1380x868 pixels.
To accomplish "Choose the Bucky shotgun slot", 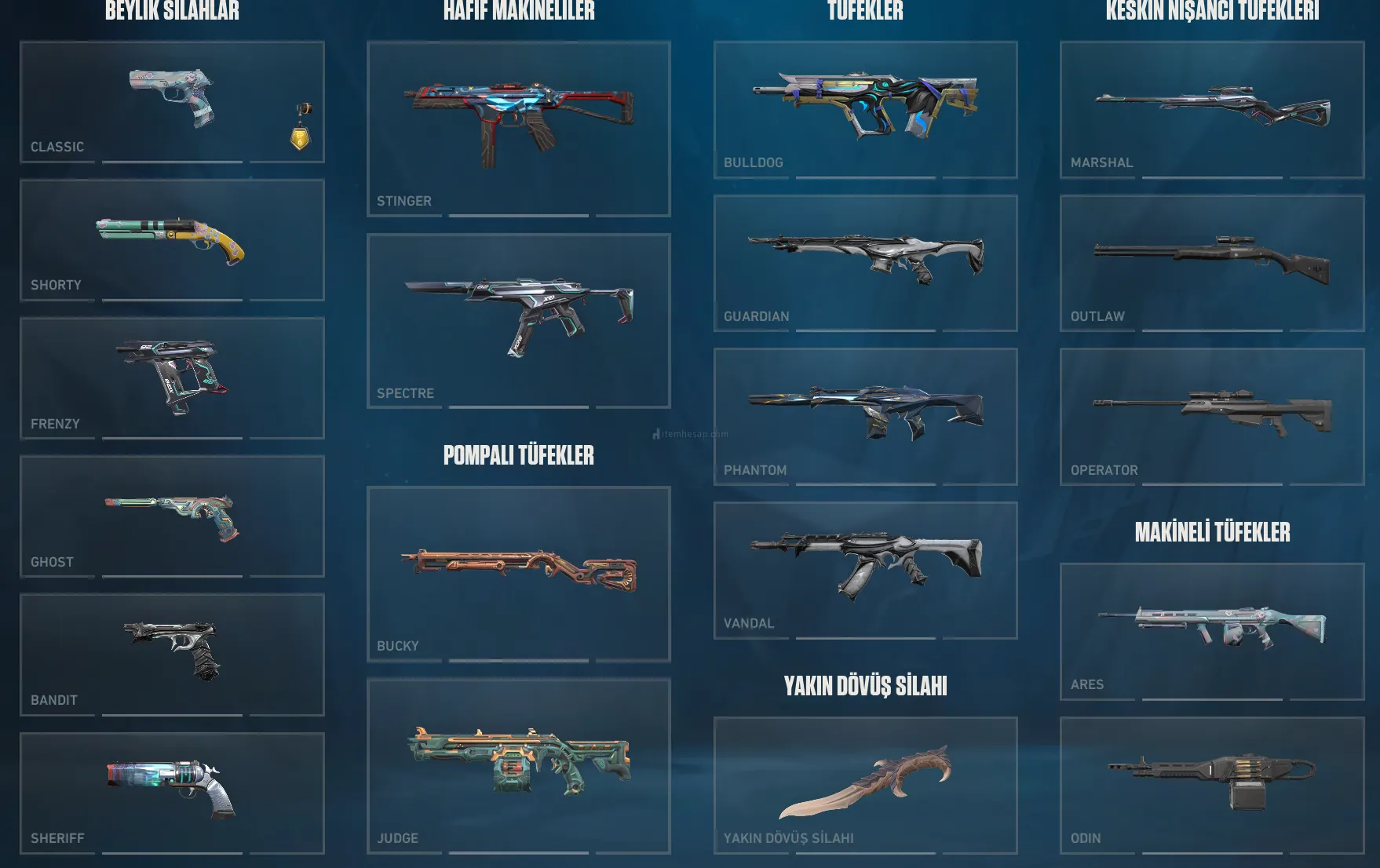I will point(518,574).
